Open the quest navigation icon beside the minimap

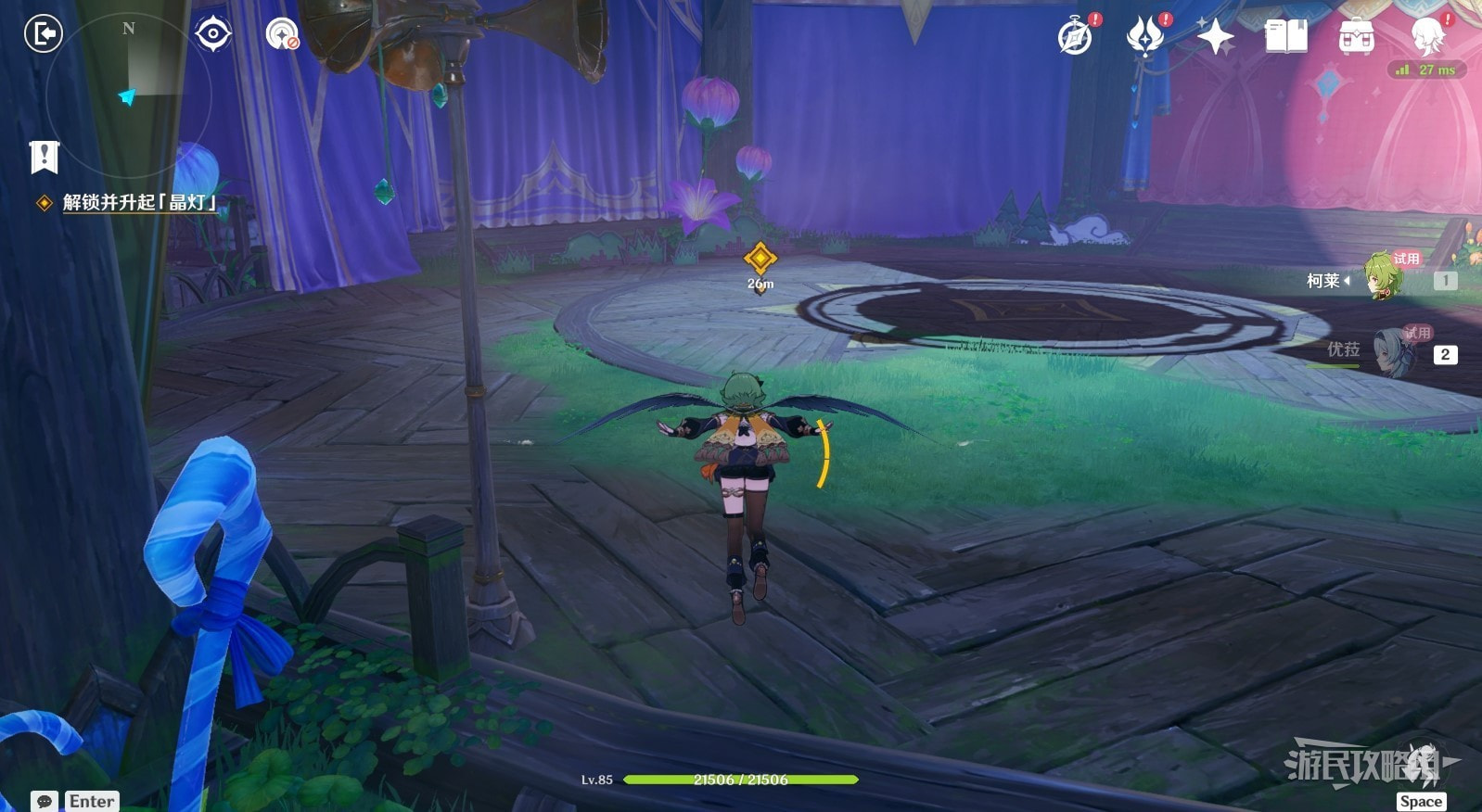282,35
